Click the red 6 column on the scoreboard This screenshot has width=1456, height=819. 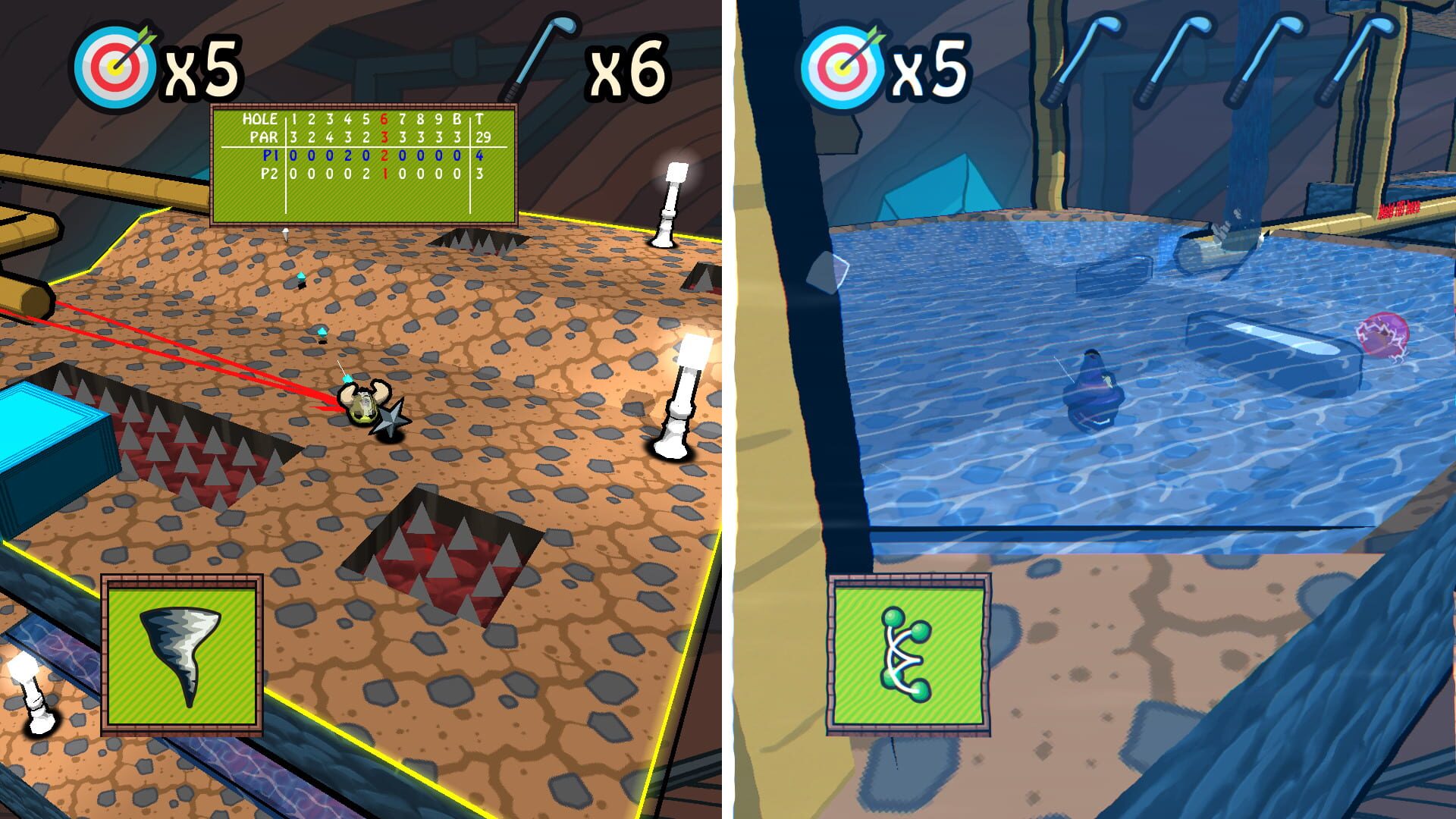click(x=384, y=119)
